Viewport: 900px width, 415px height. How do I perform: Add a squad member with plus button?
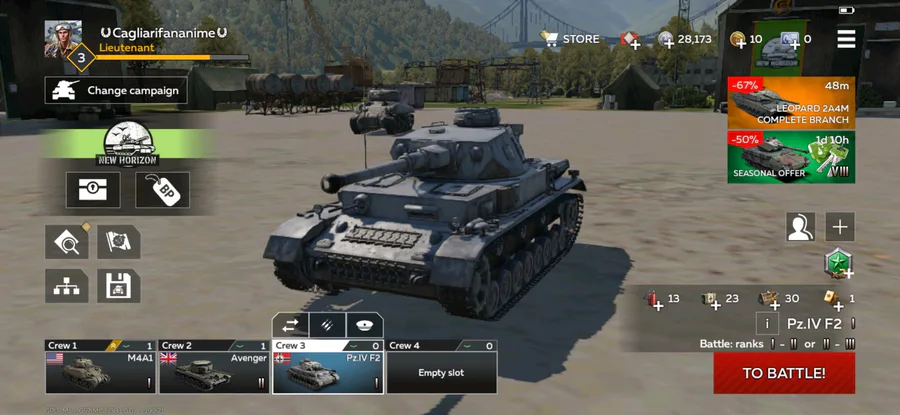(x=840, y=226)
